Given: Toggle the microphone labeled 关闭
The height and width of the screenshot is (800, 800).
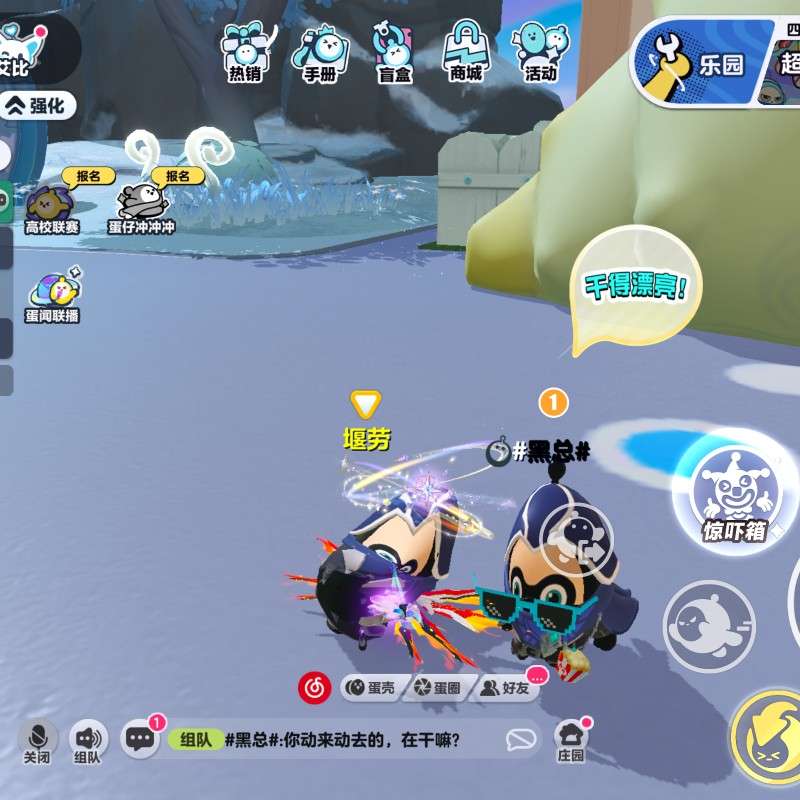Looking at the screenshot, I should [37, 741].
